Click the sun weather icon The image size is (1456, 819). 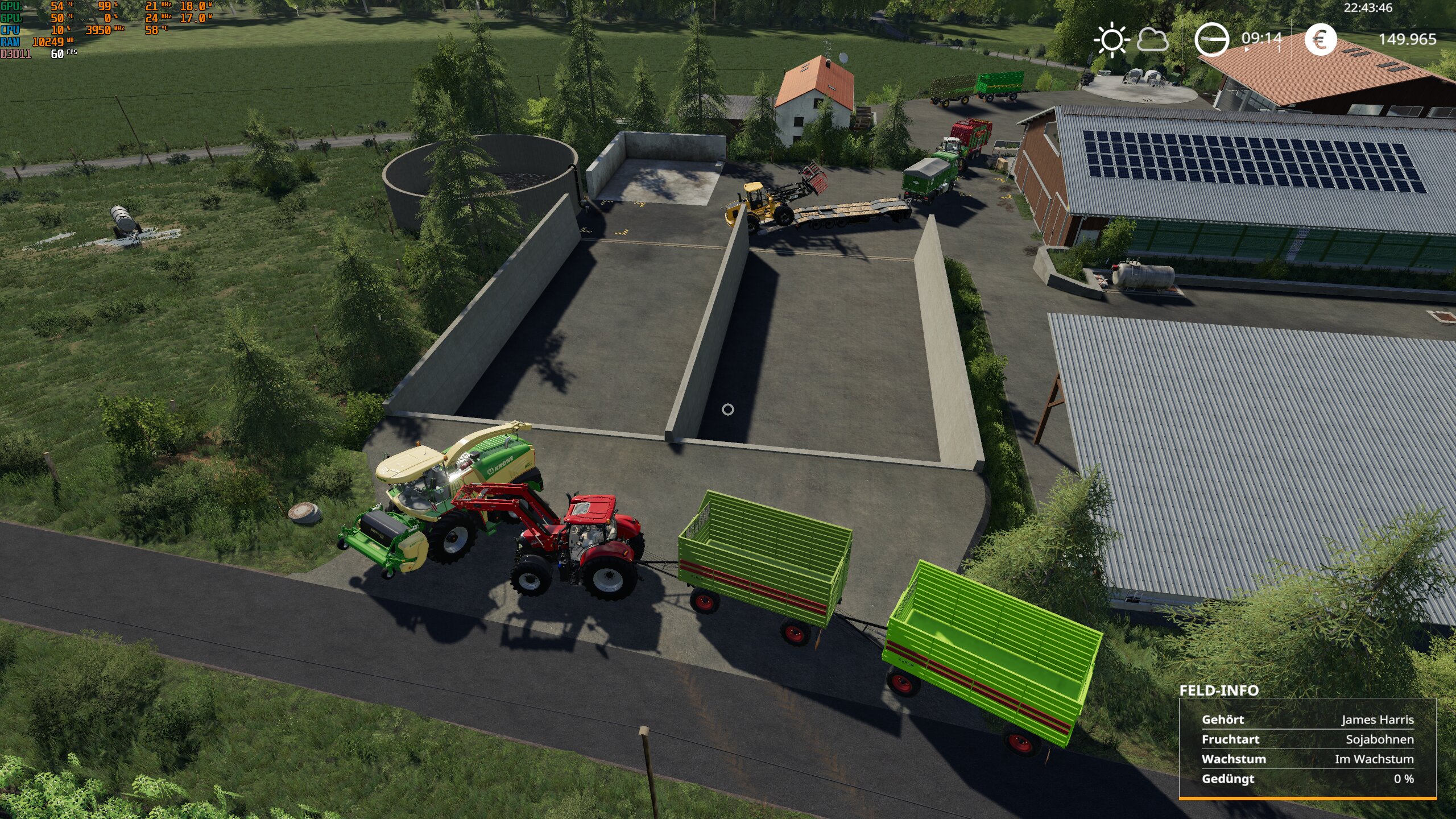click(1111, 40)
